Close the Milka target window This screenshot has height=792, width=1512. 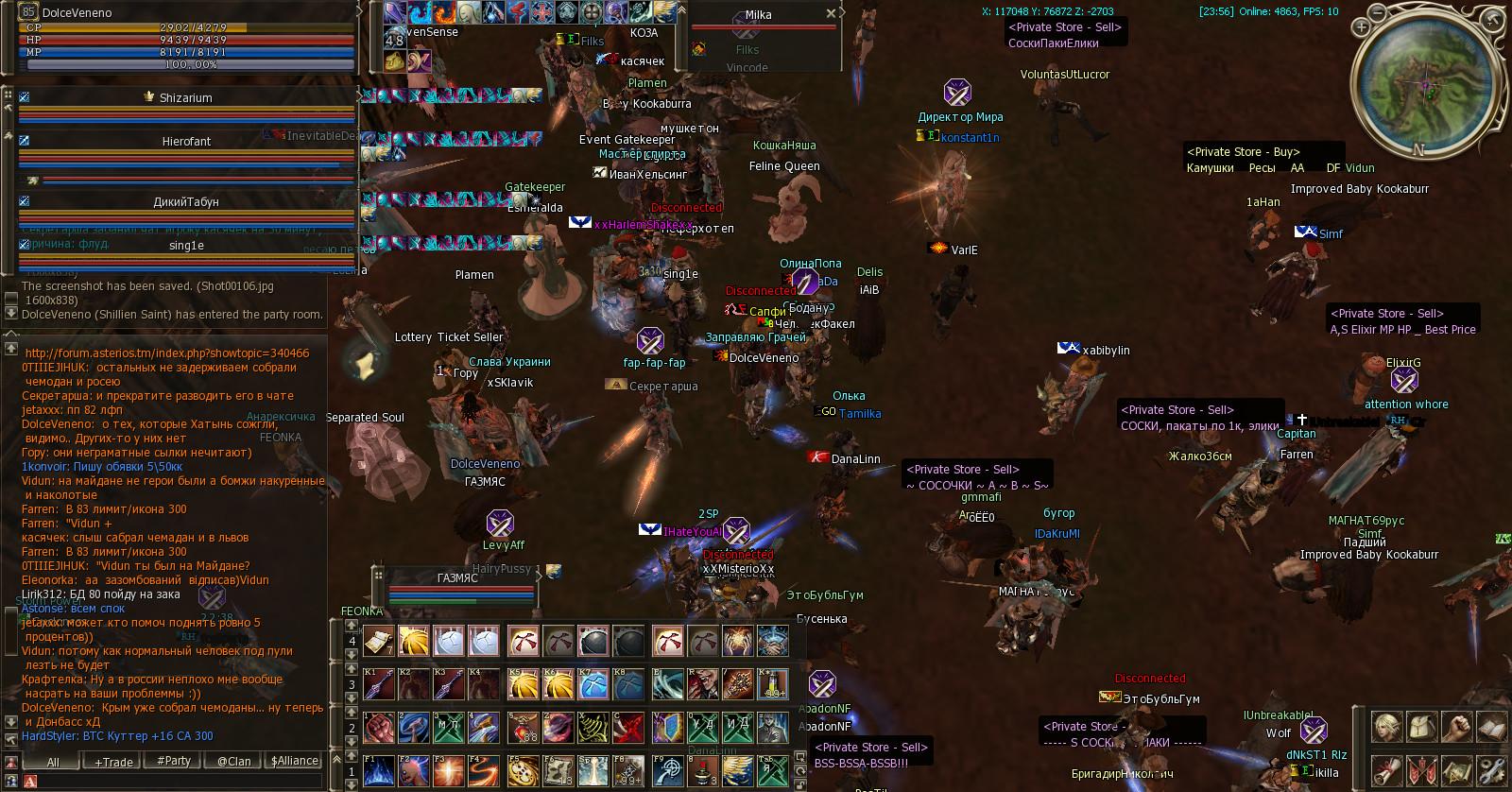pos(831,13)
